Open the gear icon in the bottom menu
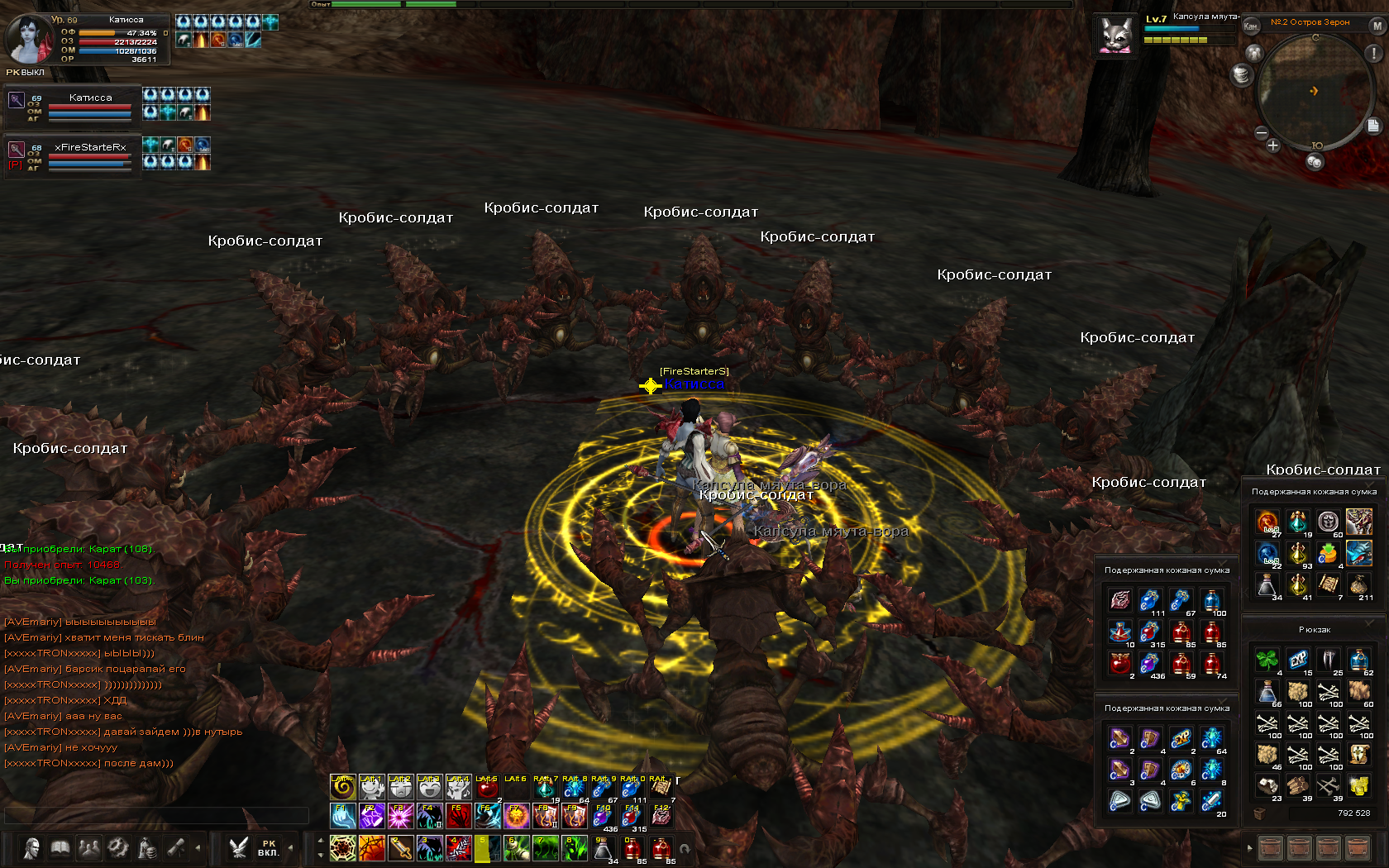The width and height of the screenshot is (1389, 868). [118, 848]
